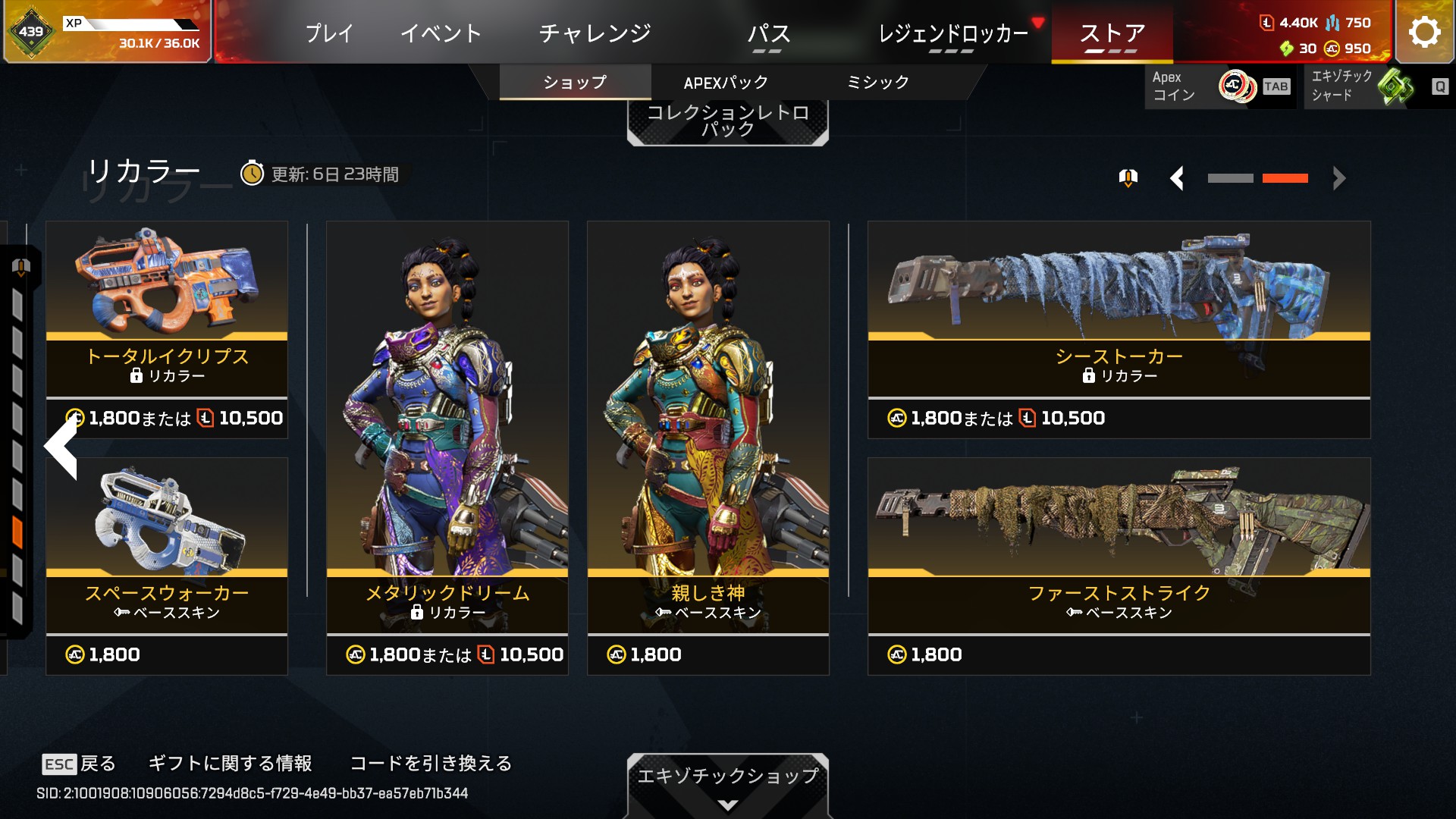Image resolution: width=1456 pixels, height=819 pixels.
Task: Open the プレイ tab
Action: pos(329,33)
